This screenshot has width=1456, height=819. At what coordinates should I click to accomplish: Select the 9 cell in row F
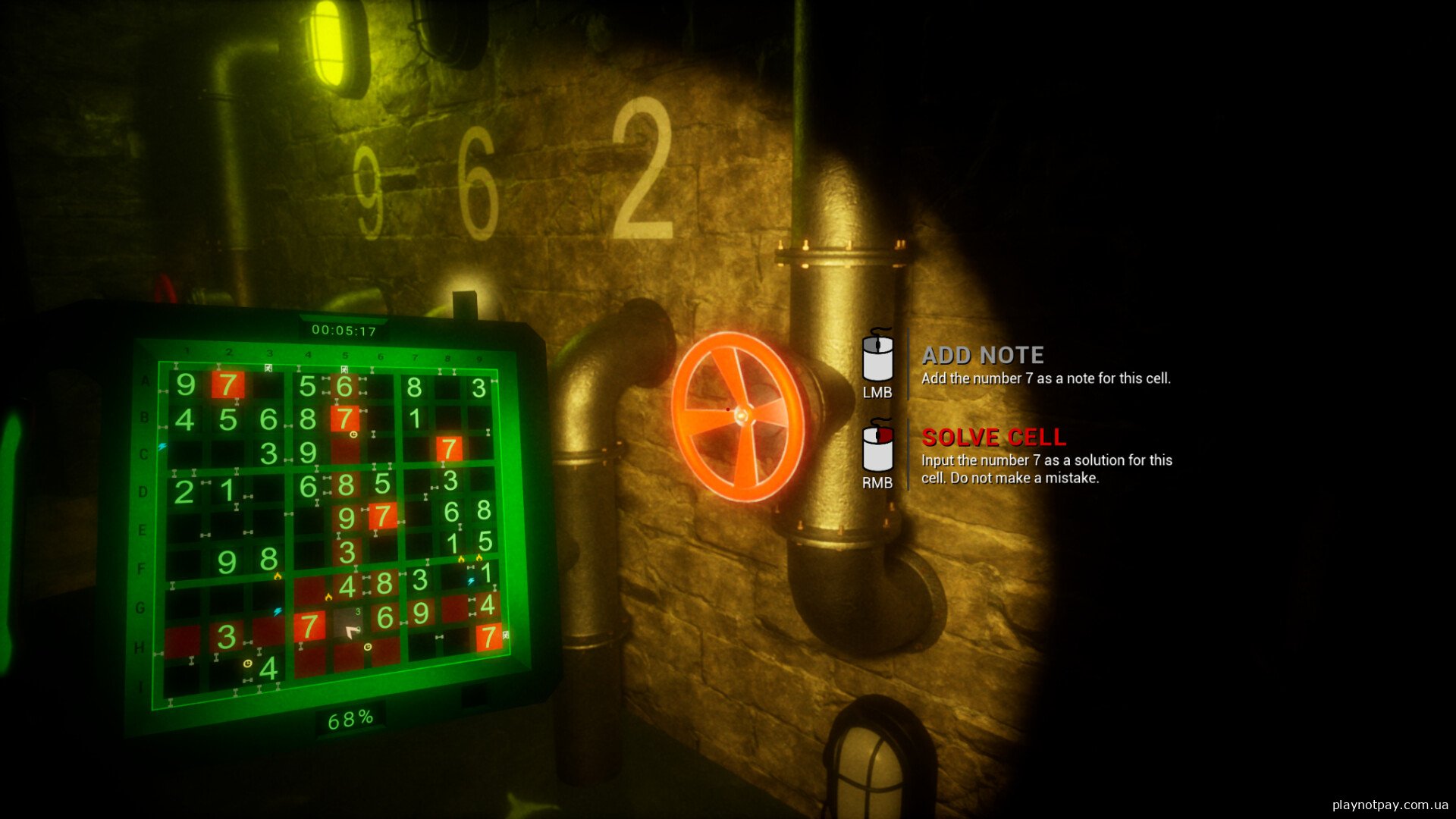pos(227,563)
